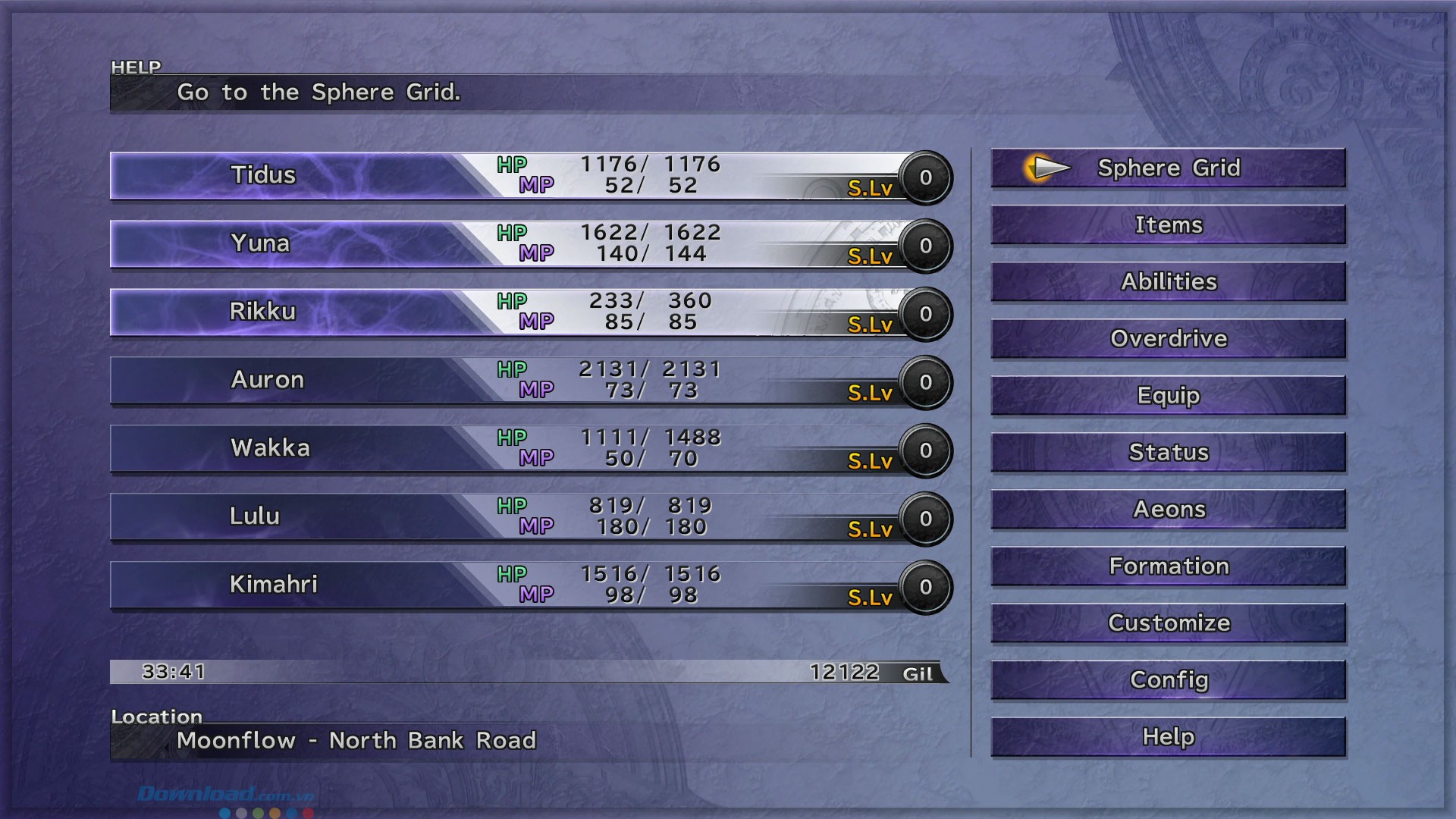Image resolution: width=1456 pixels, height=819 pixels.
Task: Choose Yuna's party row
Action: (x=260, y=243)
